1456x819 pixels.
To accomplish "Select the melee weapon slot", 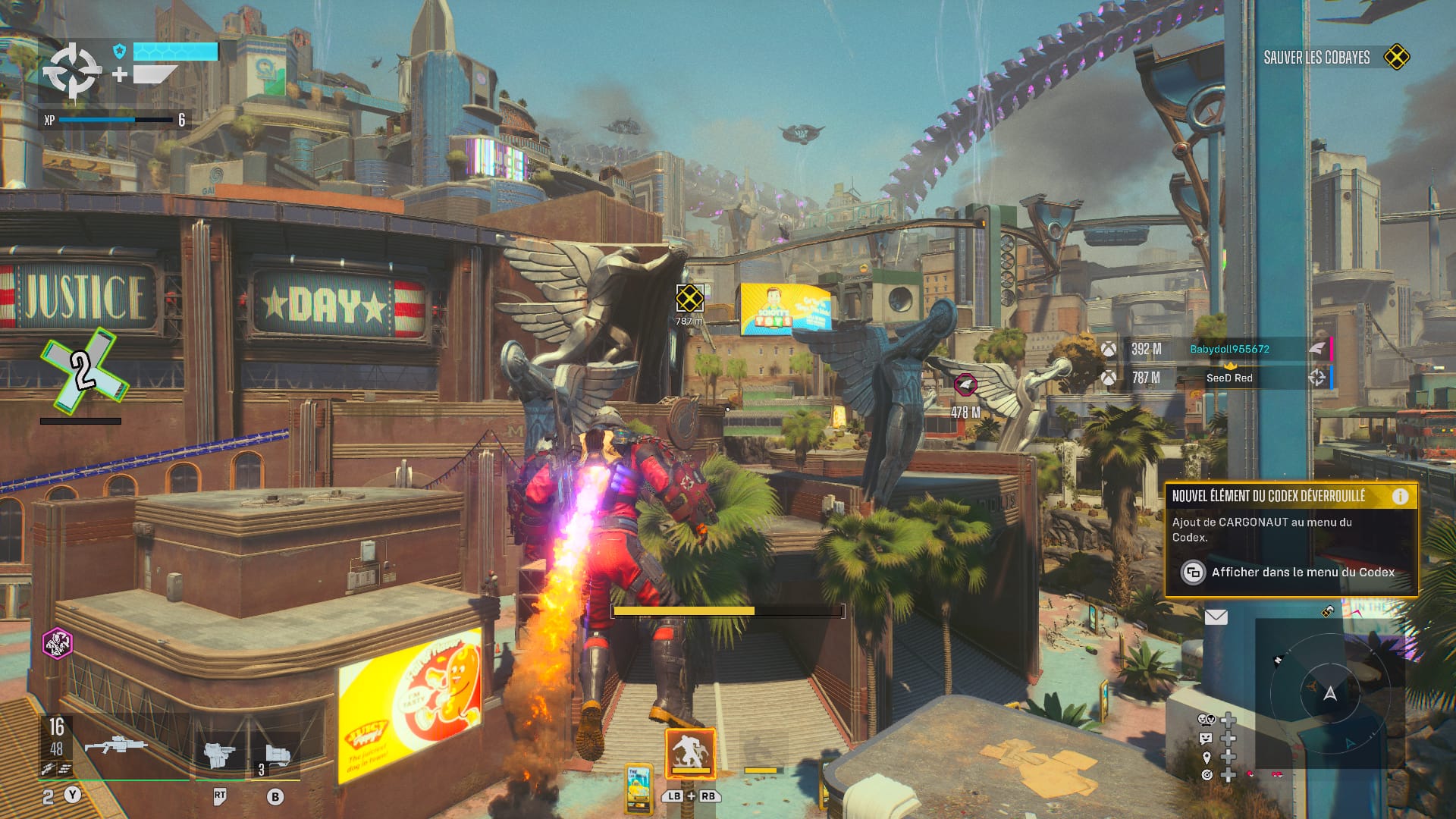I will pos(220,755).
